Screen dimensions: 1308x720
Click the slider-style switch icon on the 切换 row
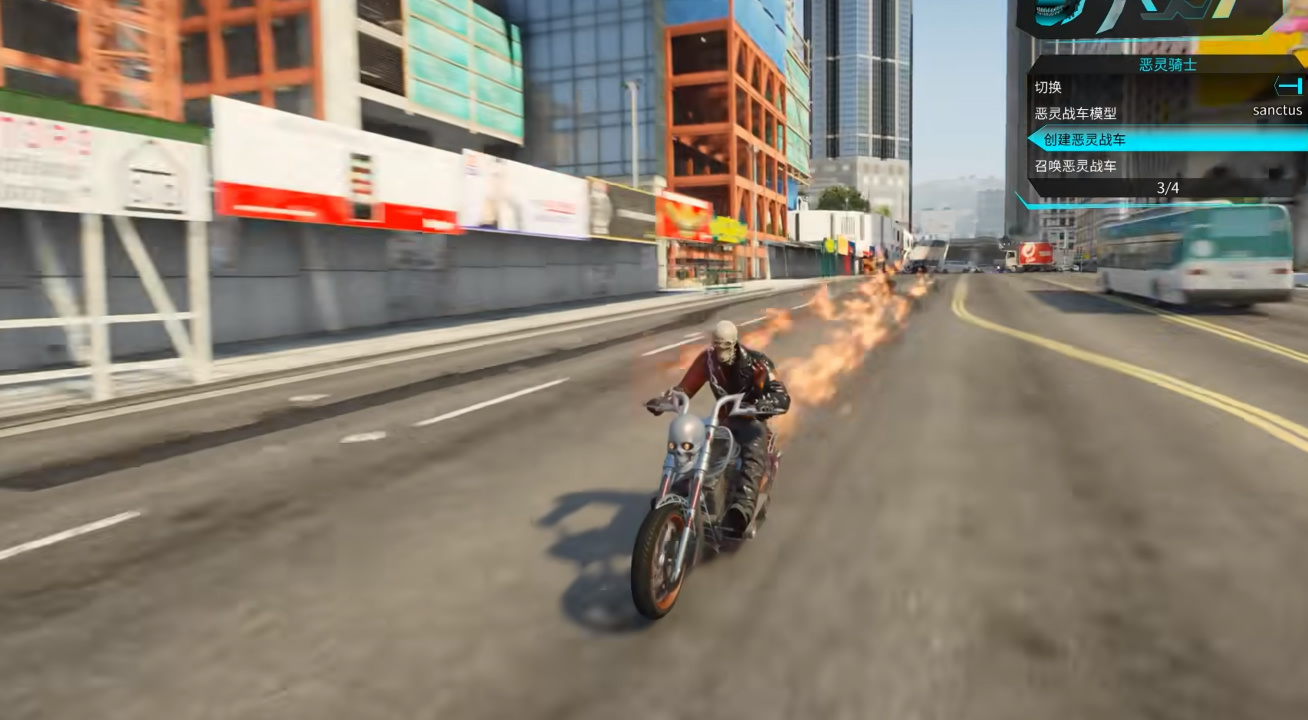pos(1290,86)
